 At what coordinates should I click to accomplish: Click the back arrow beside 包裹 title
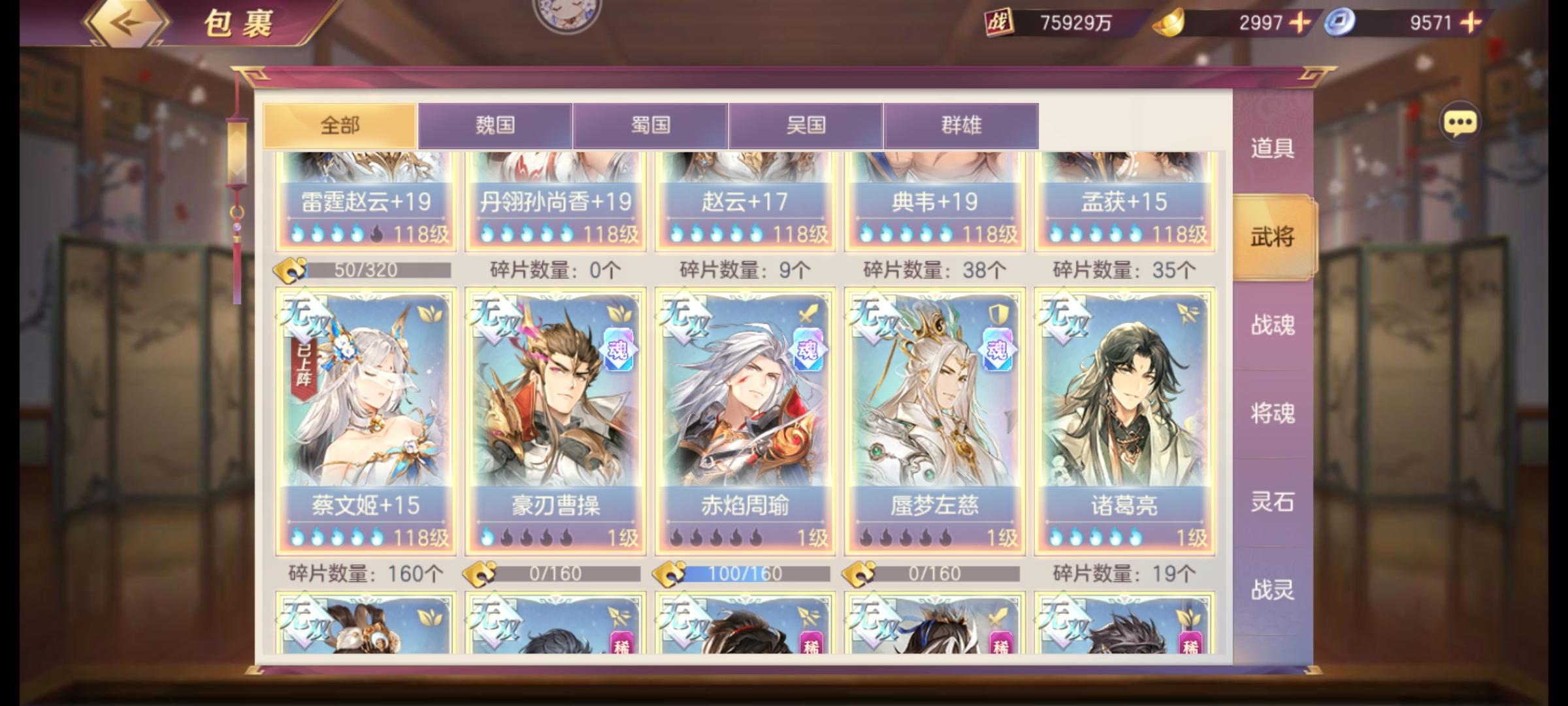(x=126, y=23)
